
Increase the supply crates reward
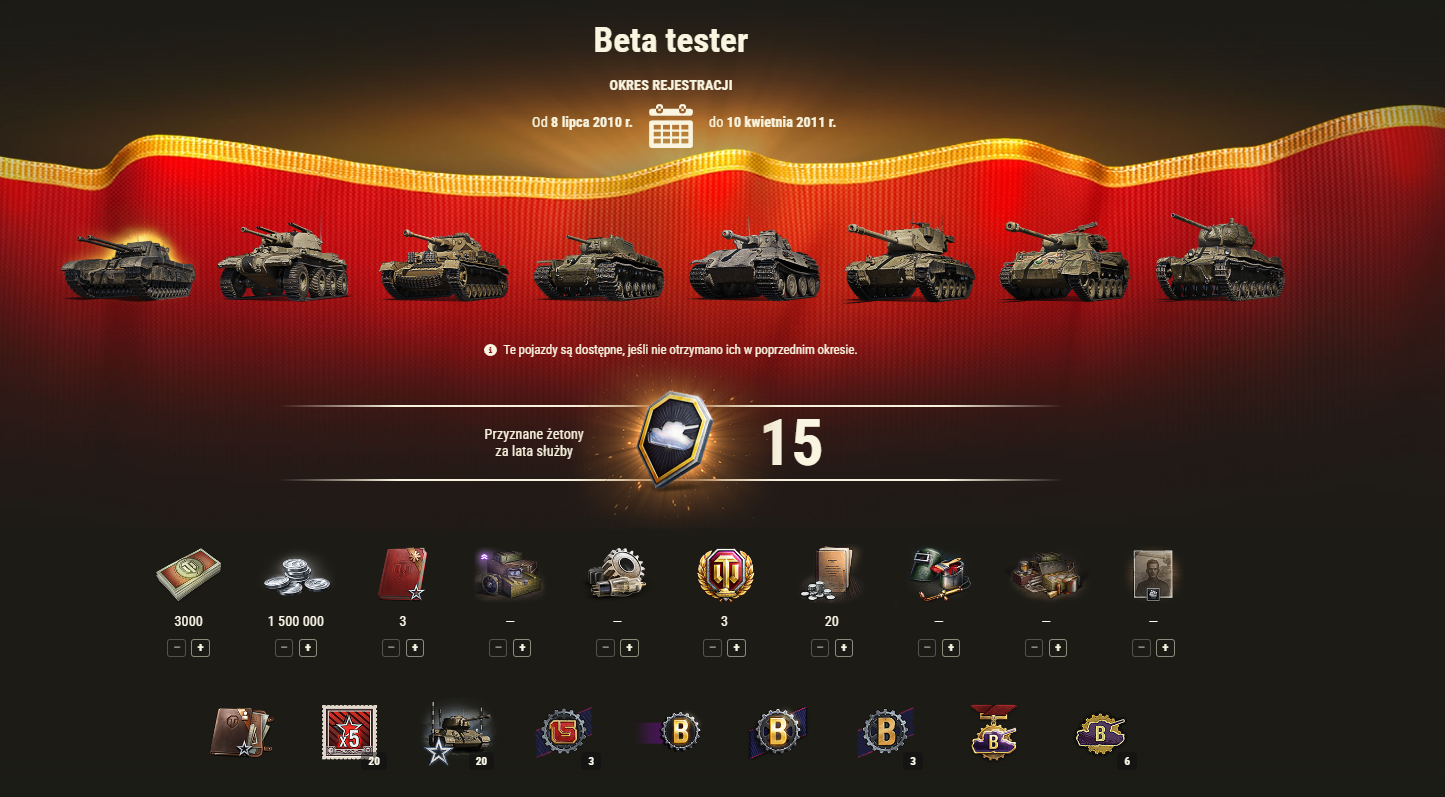click(x=1058, y=648)
